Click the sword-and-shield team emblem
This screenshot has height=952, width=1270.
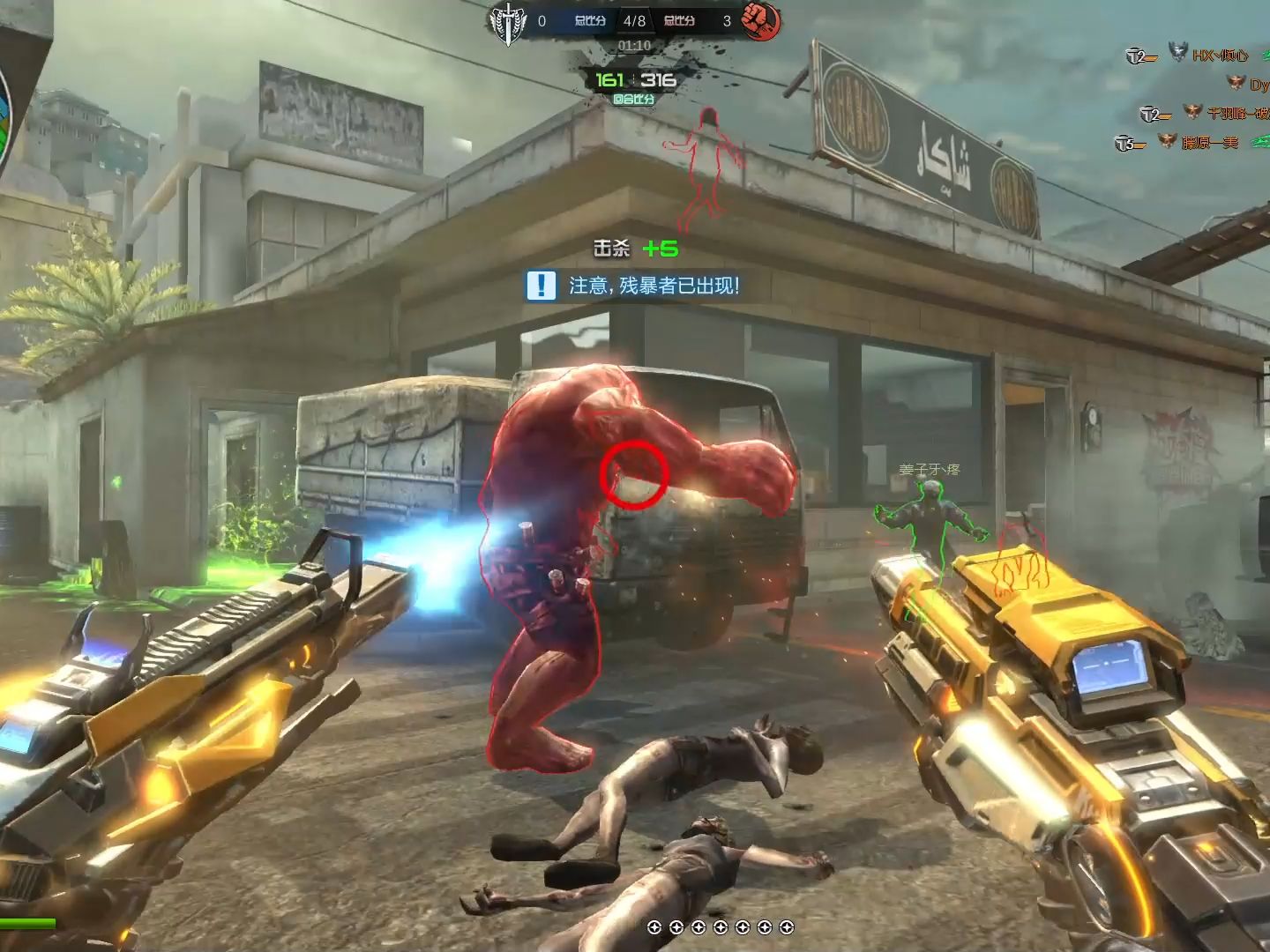pos(507,21)
